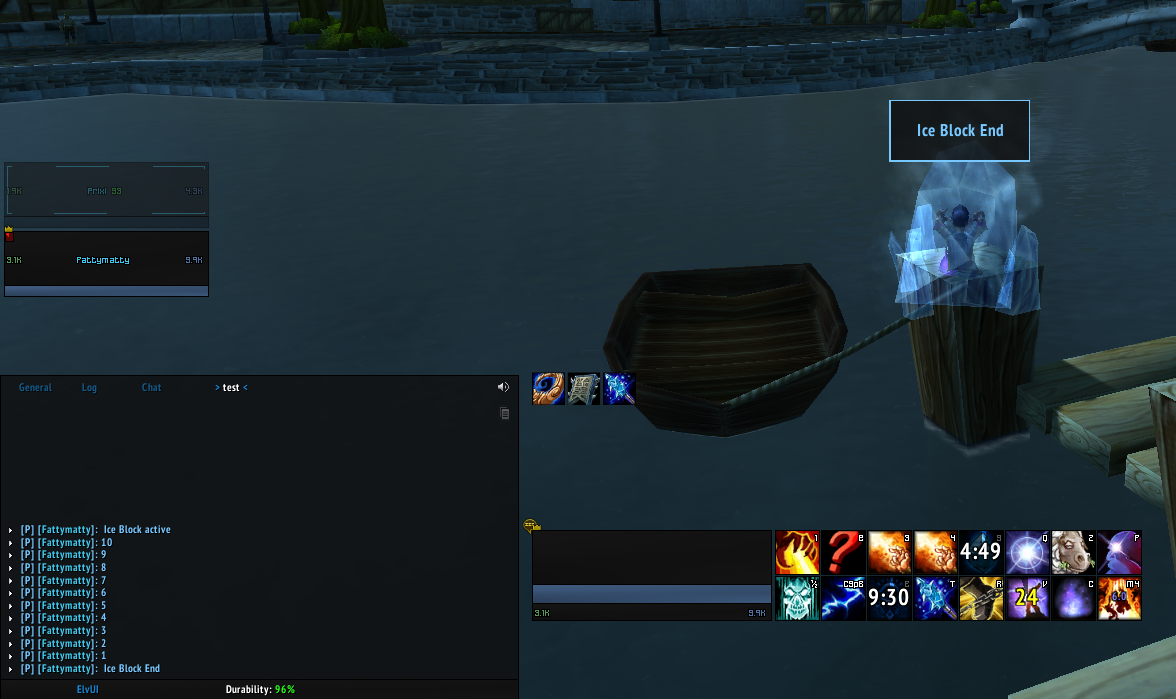The height and width of the screenshot is (699, 1176).
Task: Cast the Polymorph sheep spell
Action: tap(1073, 552)
